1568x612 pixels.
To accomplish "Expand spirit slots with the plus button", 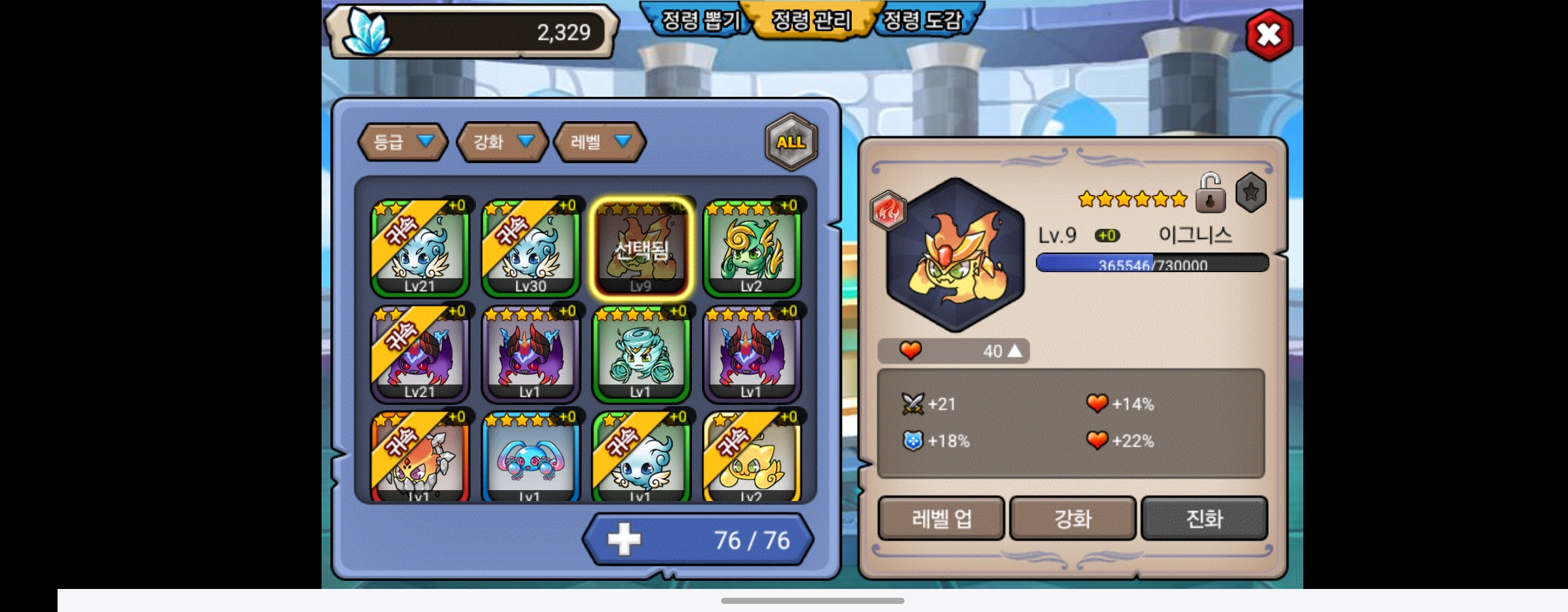I will coord(624,540).
